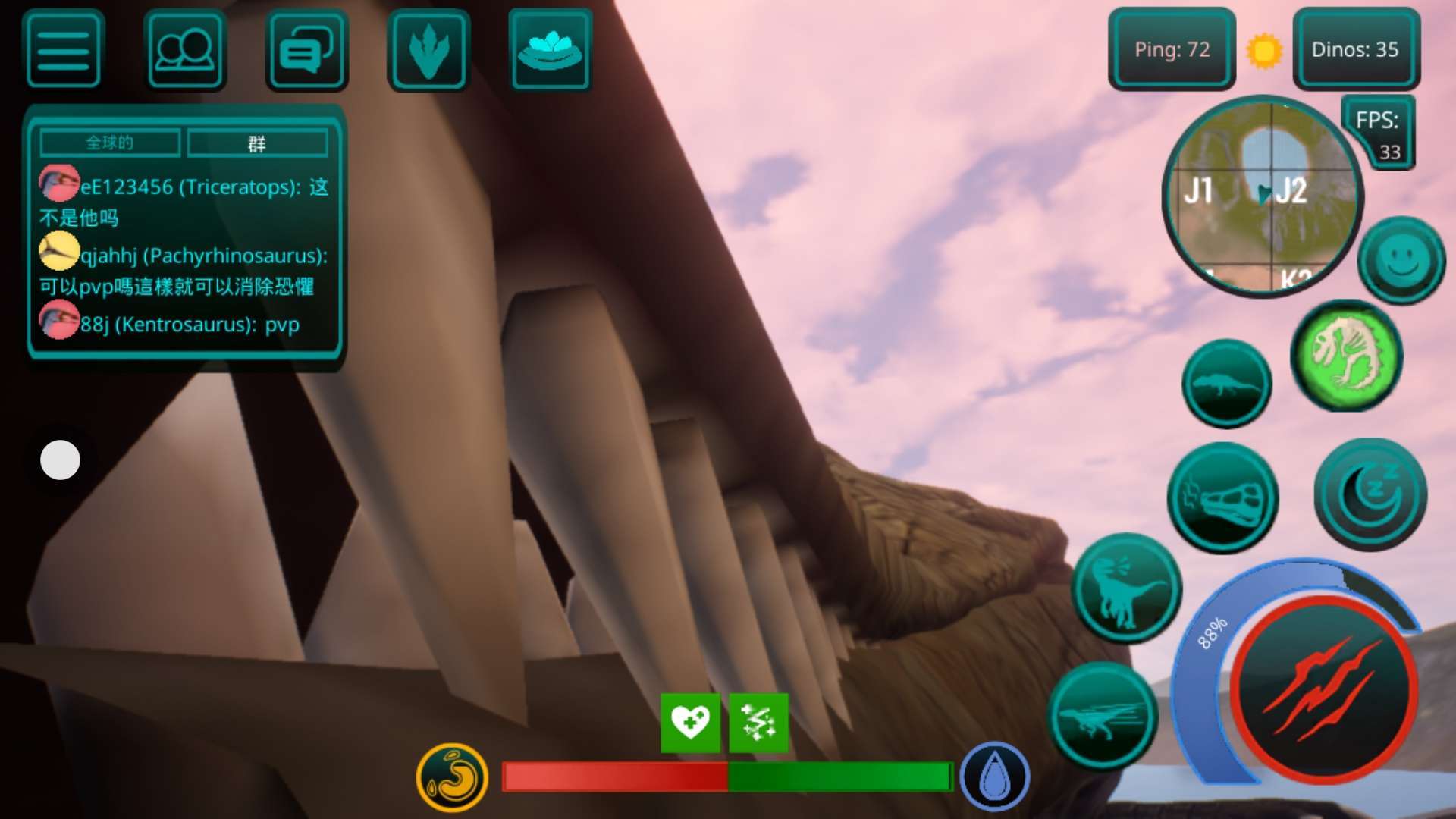Use the dinosaur skull bite button
Image resolution: width=1456 pixels, height=819 pixels.
point(1222,498)
